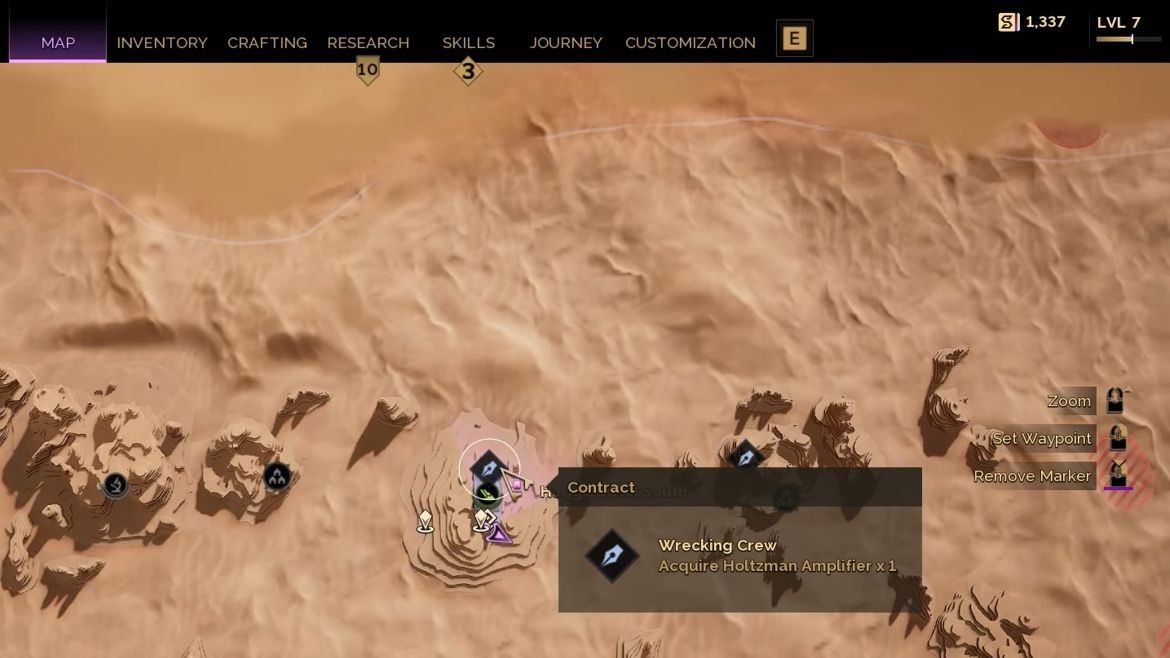
Task: Switch to the Customization tab
Action: click(690, 43)
